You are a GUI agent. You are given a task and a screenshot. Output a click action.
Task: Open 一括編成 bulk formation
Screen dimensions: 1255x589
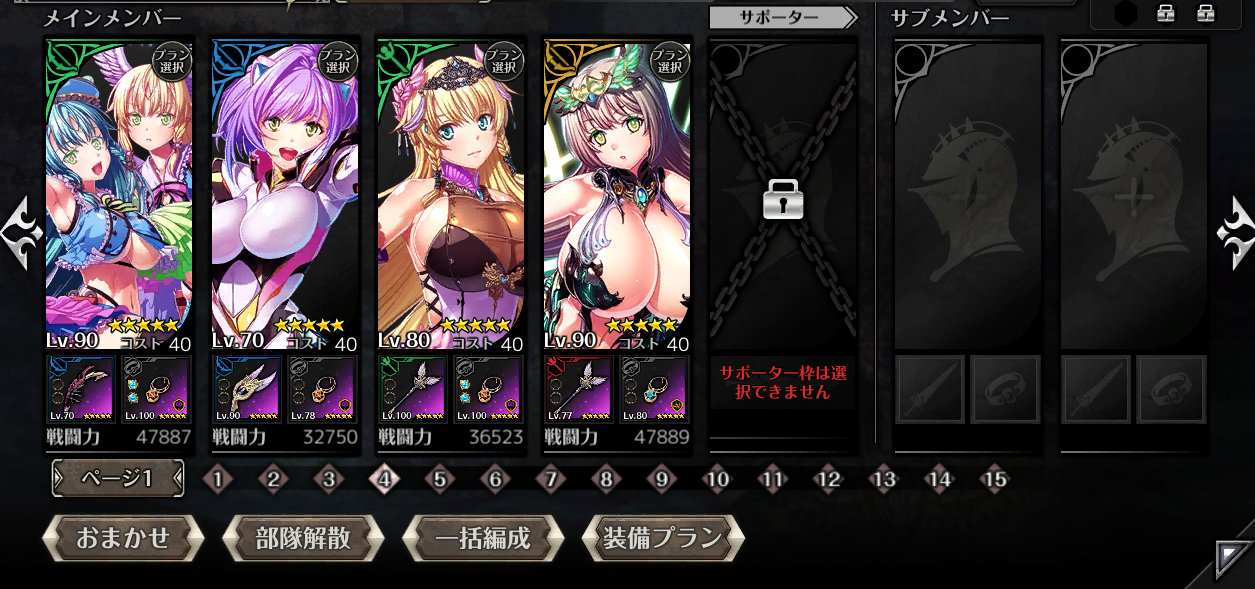tap(482, 538)
